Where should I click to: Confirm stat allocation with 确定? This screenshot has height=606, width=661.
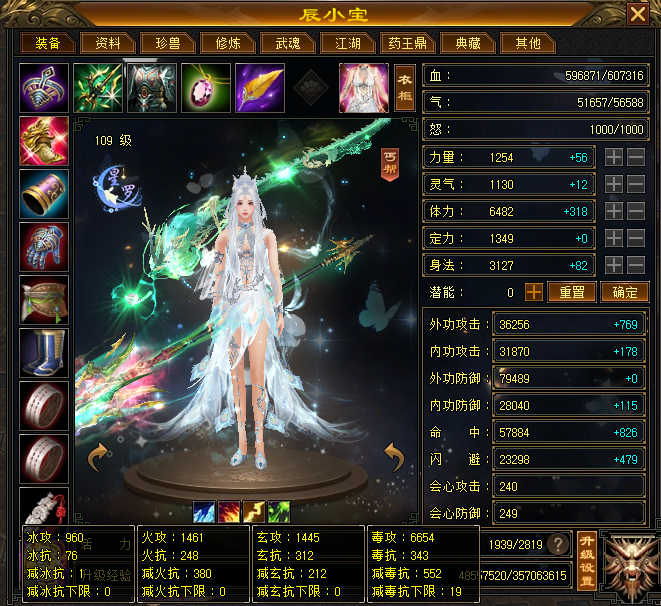click(624, 292)
